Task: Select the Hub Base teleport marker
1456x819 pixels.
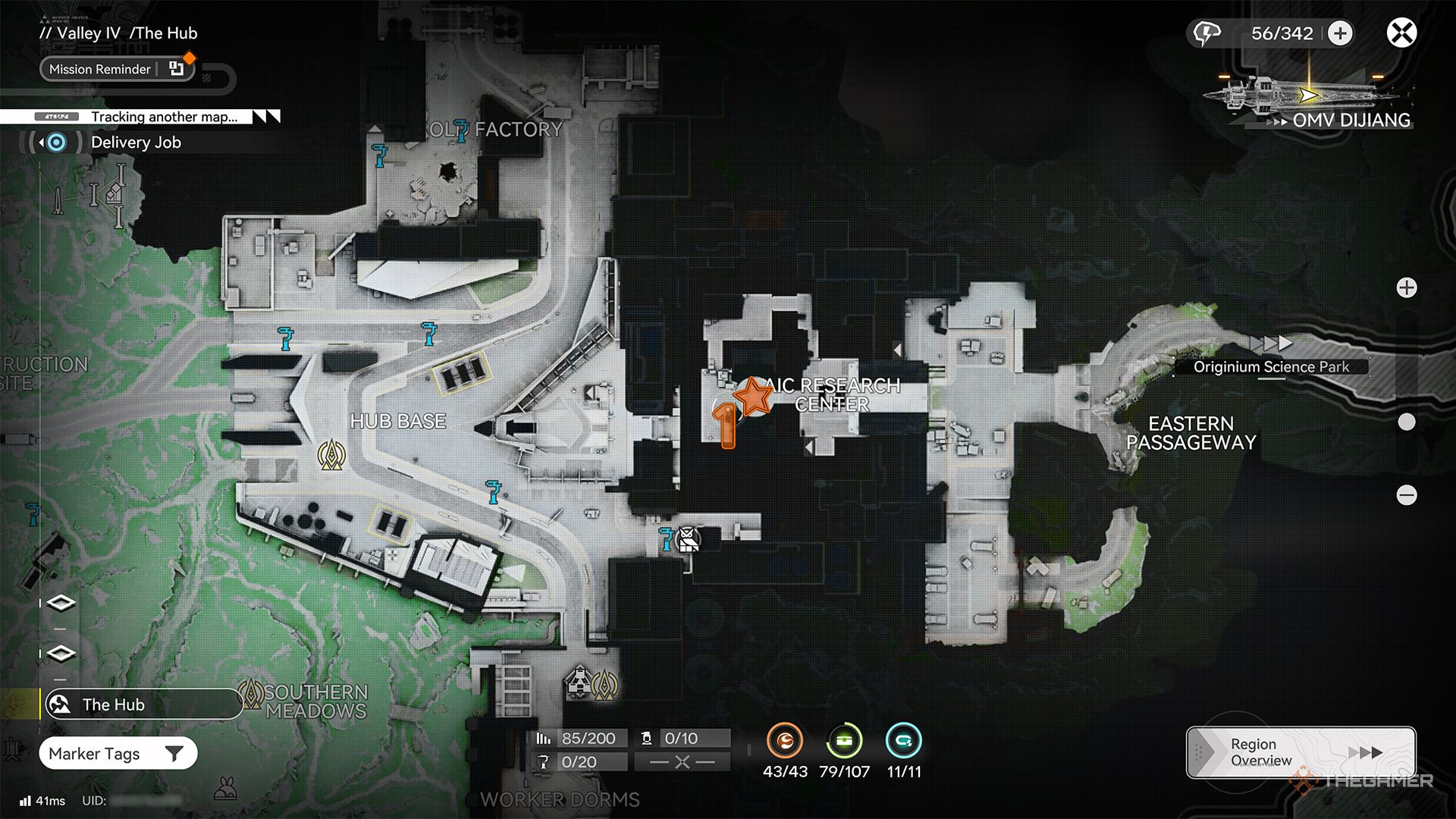Action: 331,455
